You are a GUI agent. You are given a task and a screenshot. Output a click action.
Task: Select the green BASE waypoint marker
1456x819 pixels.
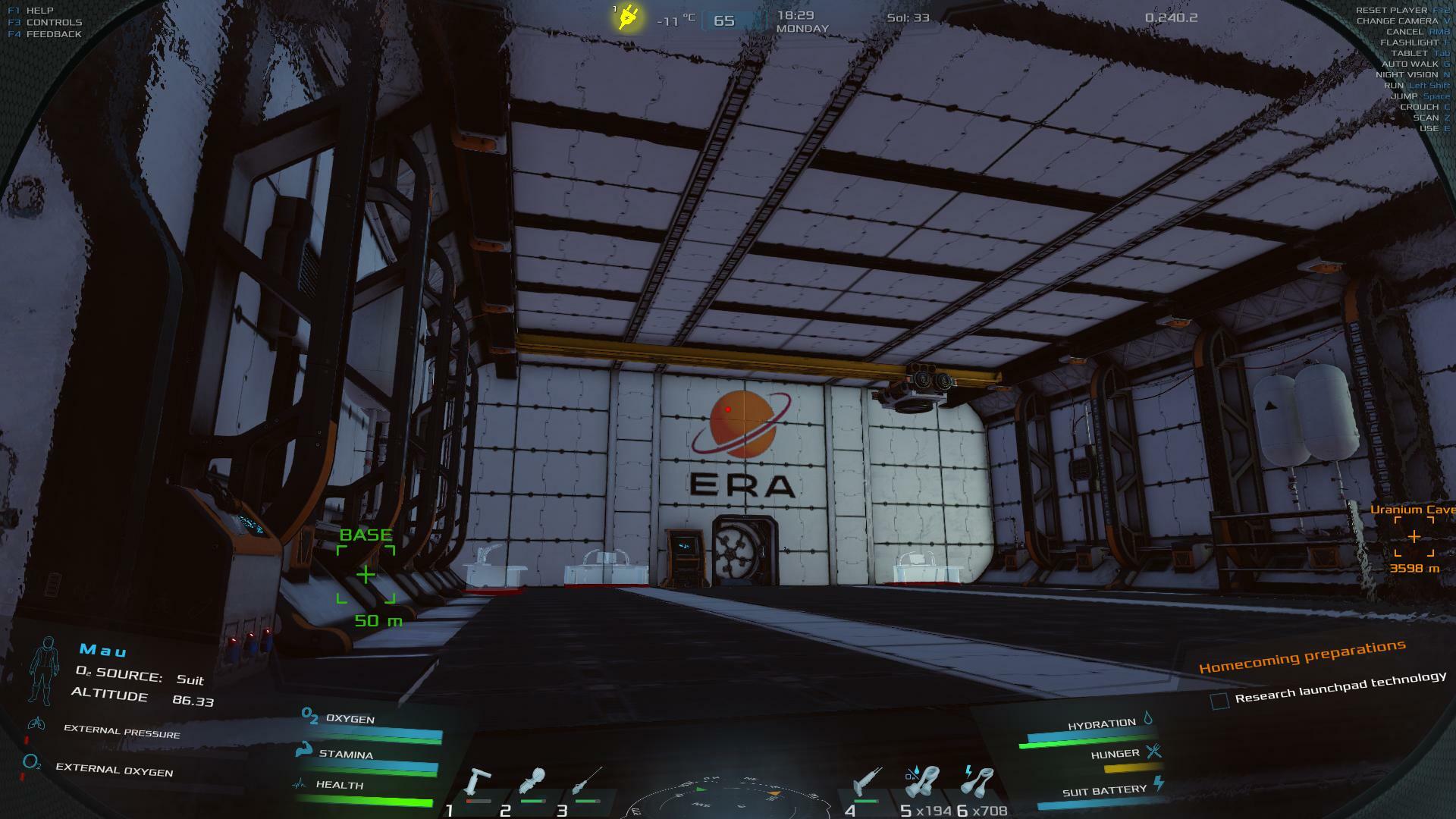coord(366,575)
